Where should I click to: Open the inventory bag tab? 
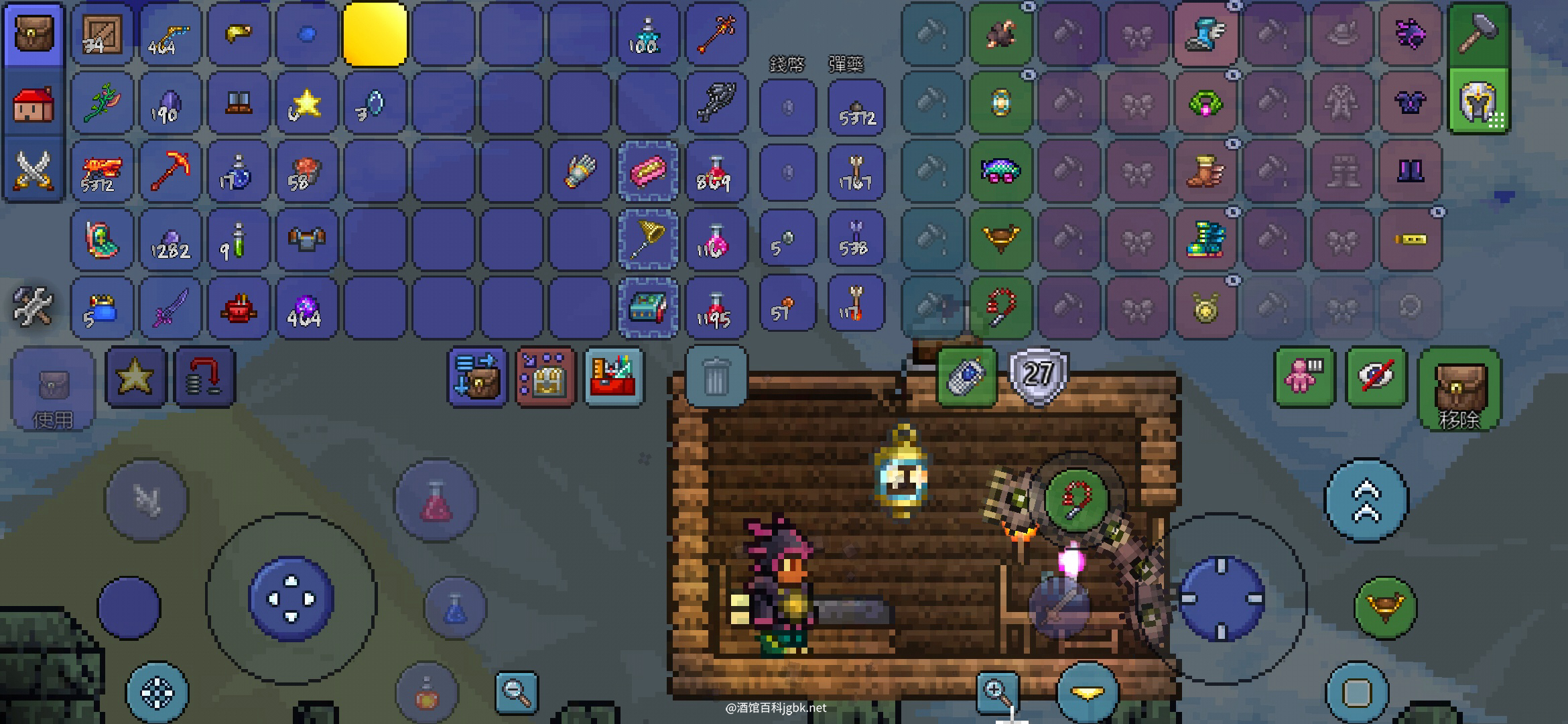(34, 35)
